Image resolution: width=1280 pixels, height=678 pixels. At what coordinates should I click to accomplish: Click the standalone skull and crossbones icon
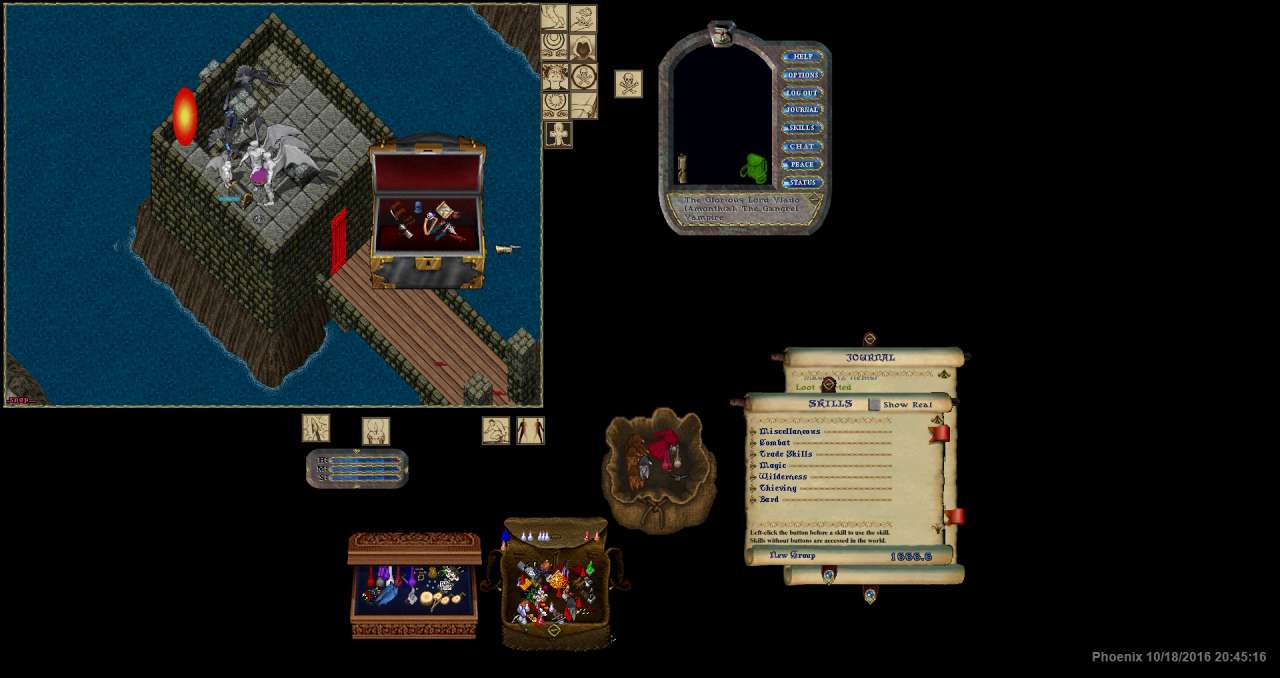point(628,84)
